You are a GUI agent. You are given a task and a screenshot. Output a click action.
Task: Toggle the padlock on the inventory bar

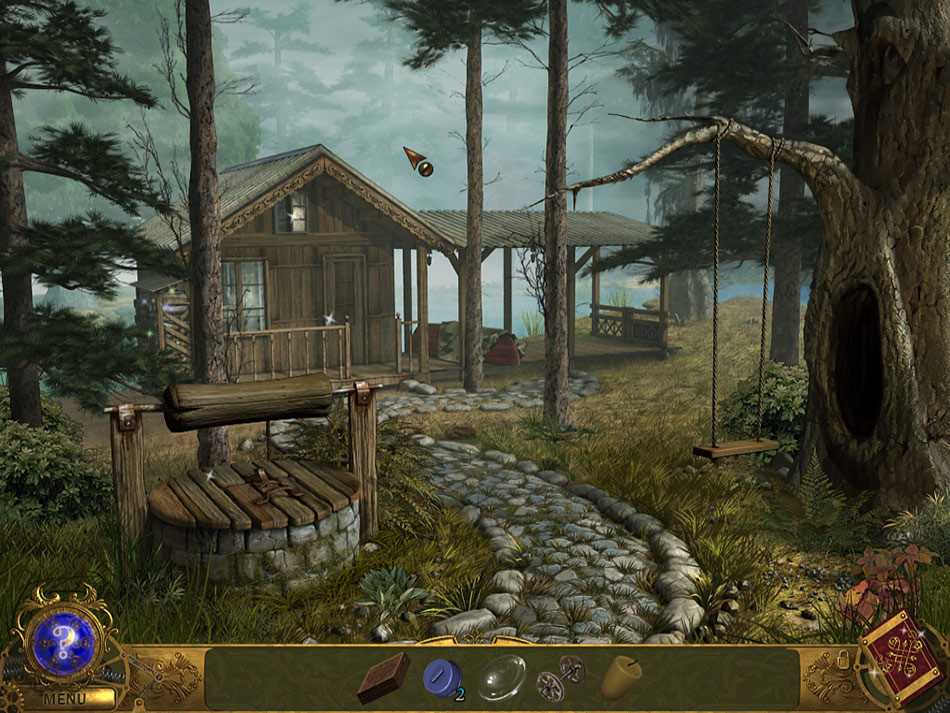point(844,662)
